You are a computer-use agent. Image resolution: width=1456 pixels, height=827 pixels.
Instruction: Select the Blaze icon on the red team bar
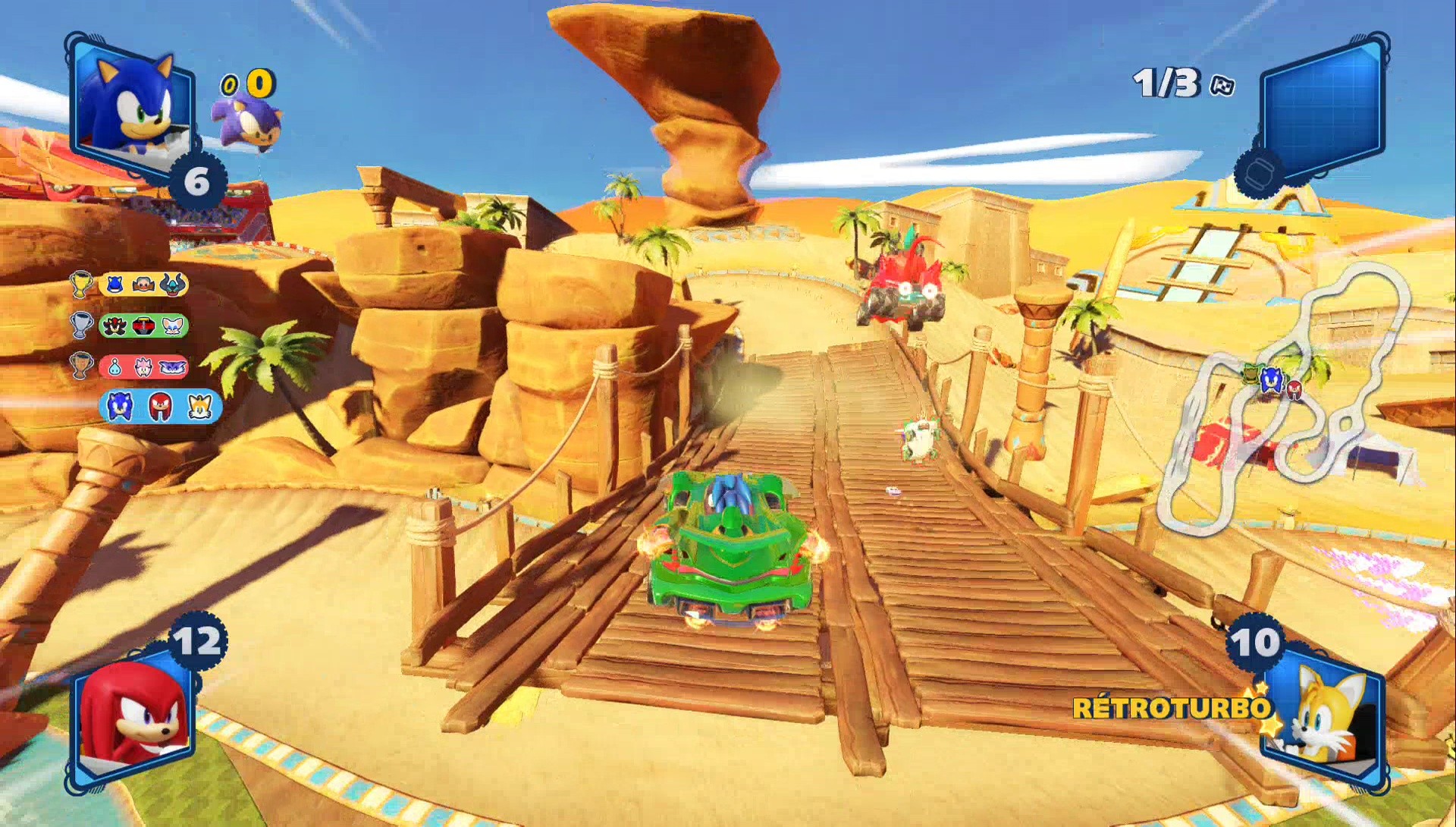143,366
